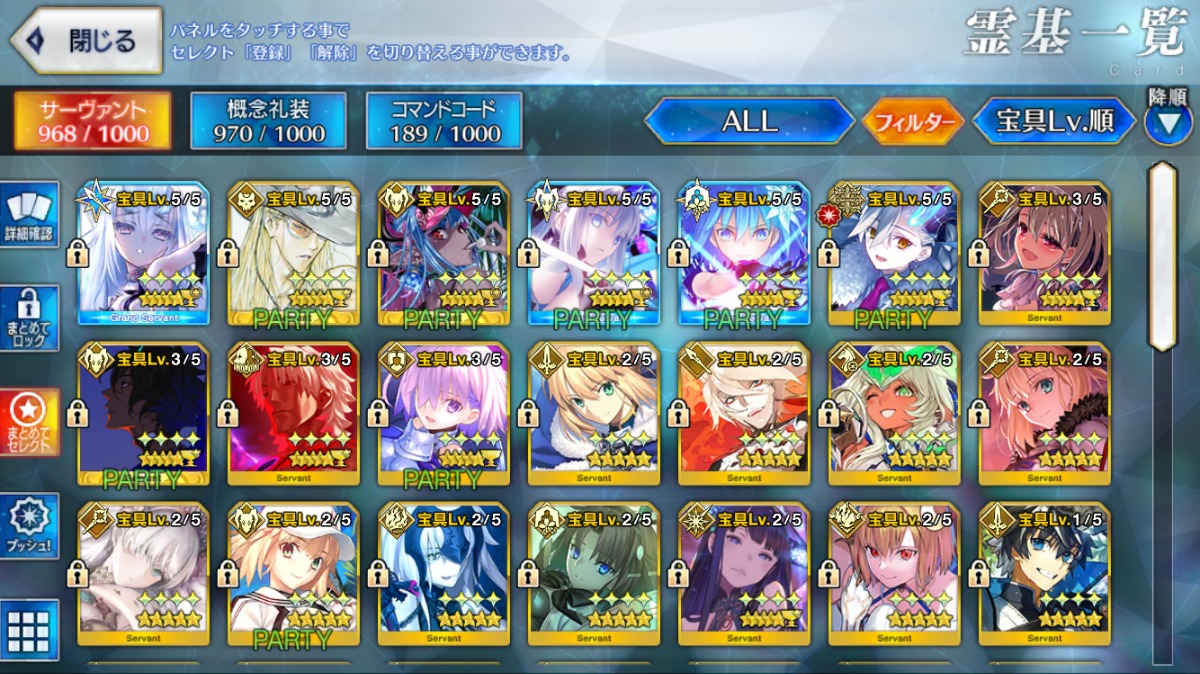The image size is (1200, 674).
Task: Choose the purple-haired shield girl card
Action: (x=443, y=415)
